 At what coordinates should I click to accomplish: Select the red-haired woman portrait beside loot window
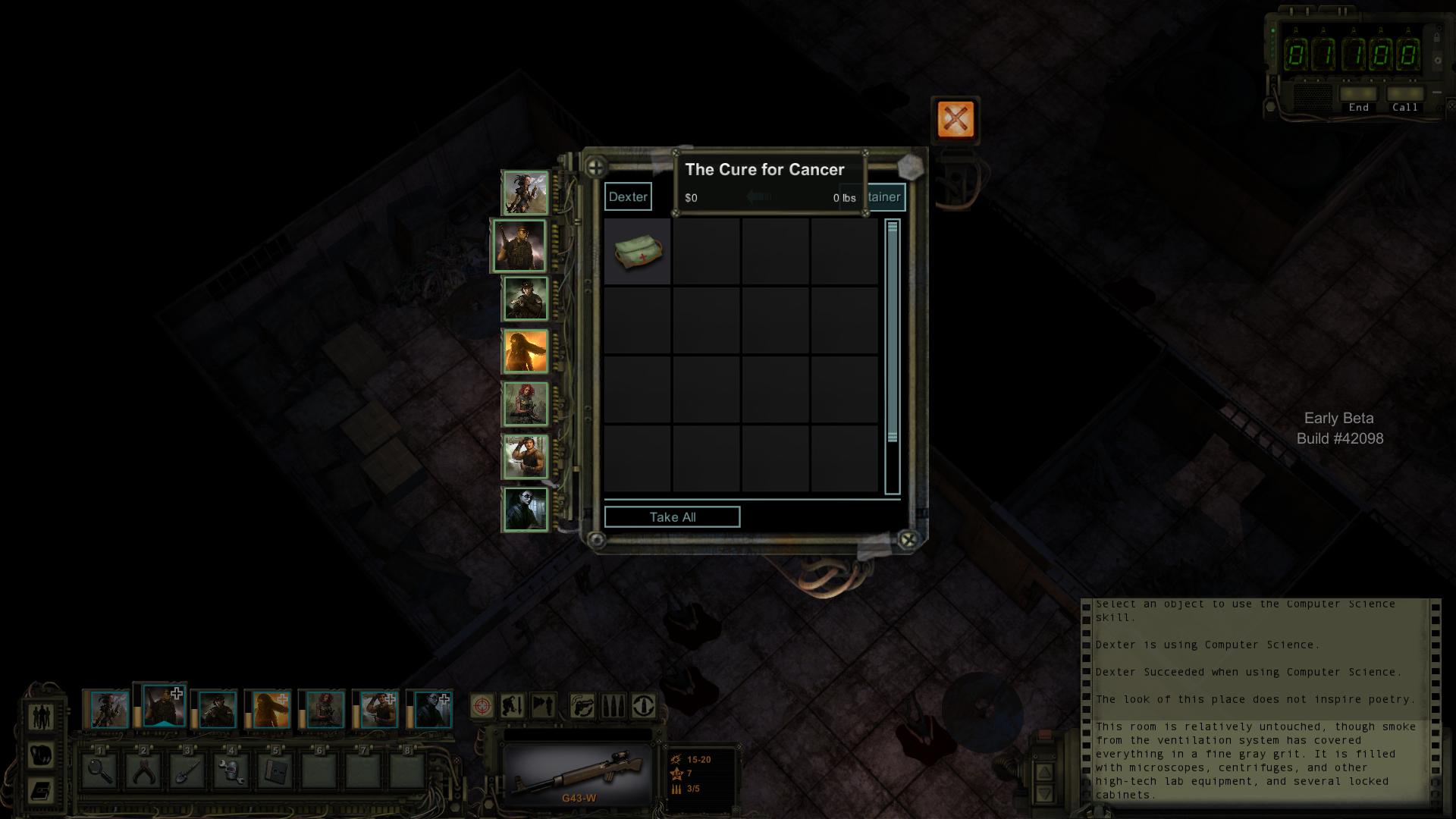525,403
